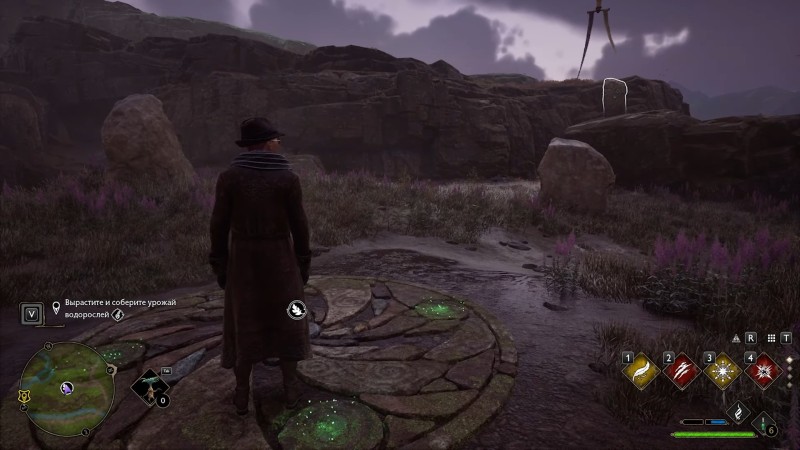800x450 pixels.
Task: Click the ancient magic flame icon
Action: [740, 410]
